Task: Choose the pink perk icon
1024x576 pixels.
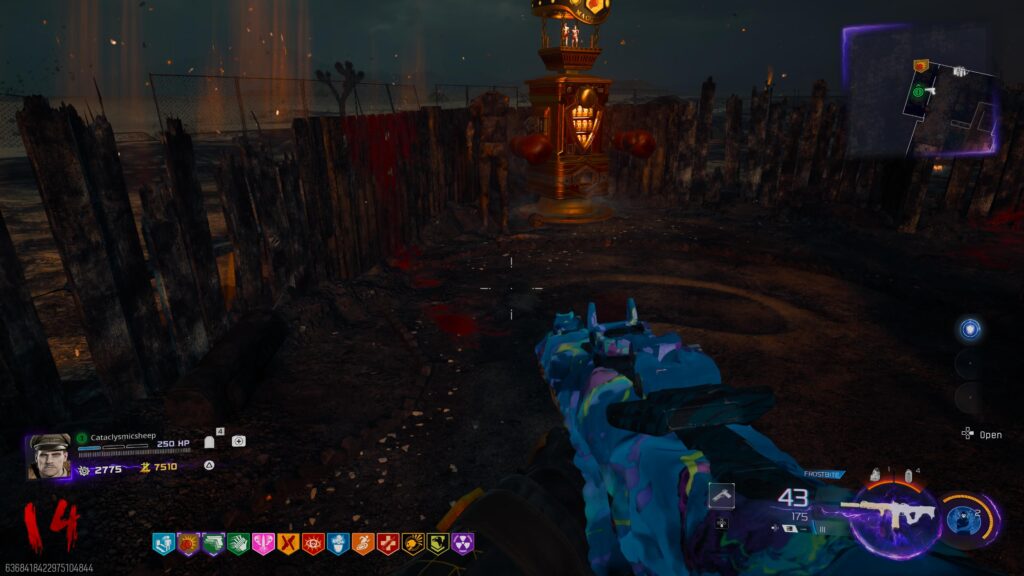Action: (262, 544)
